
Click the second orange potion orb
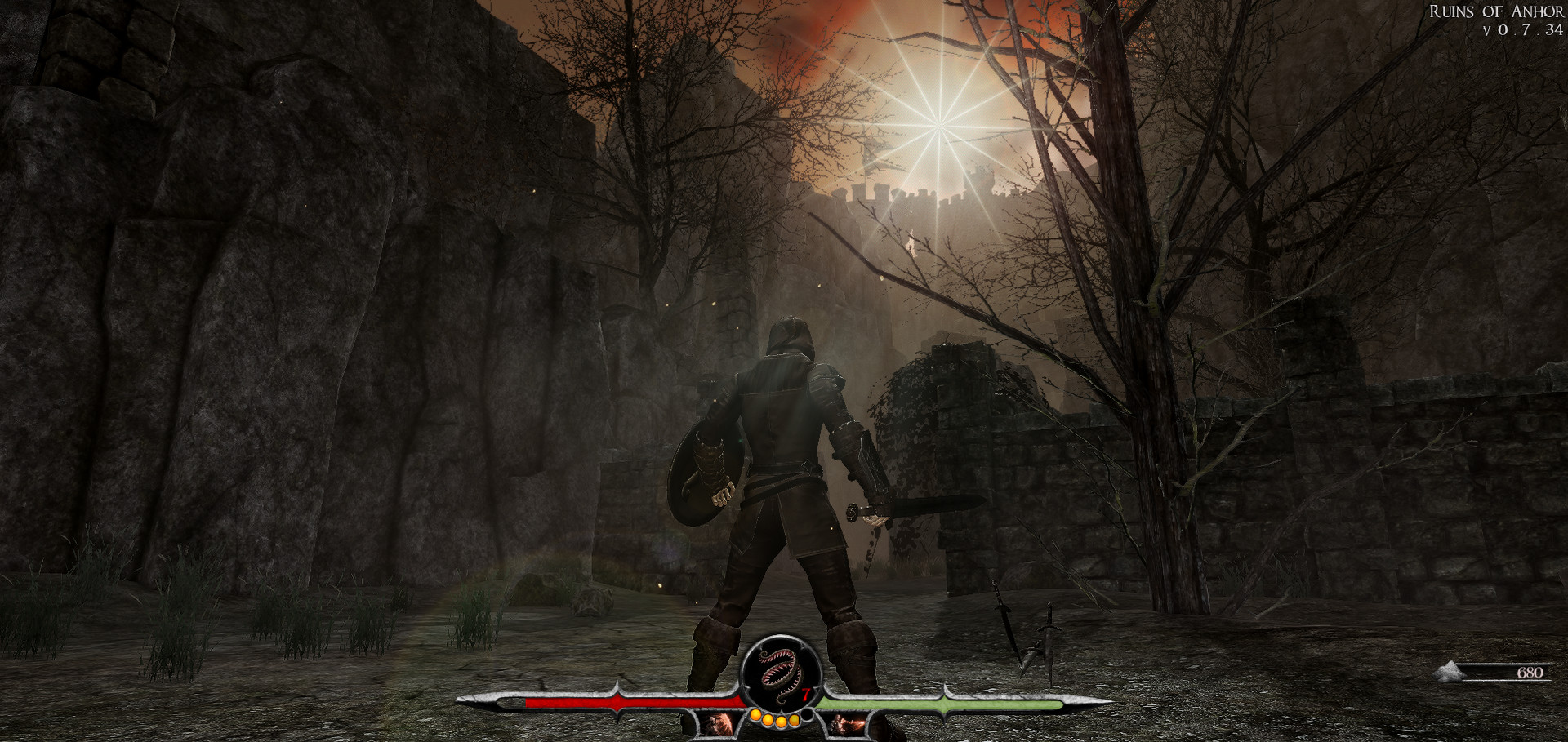(x=768, y=722)
